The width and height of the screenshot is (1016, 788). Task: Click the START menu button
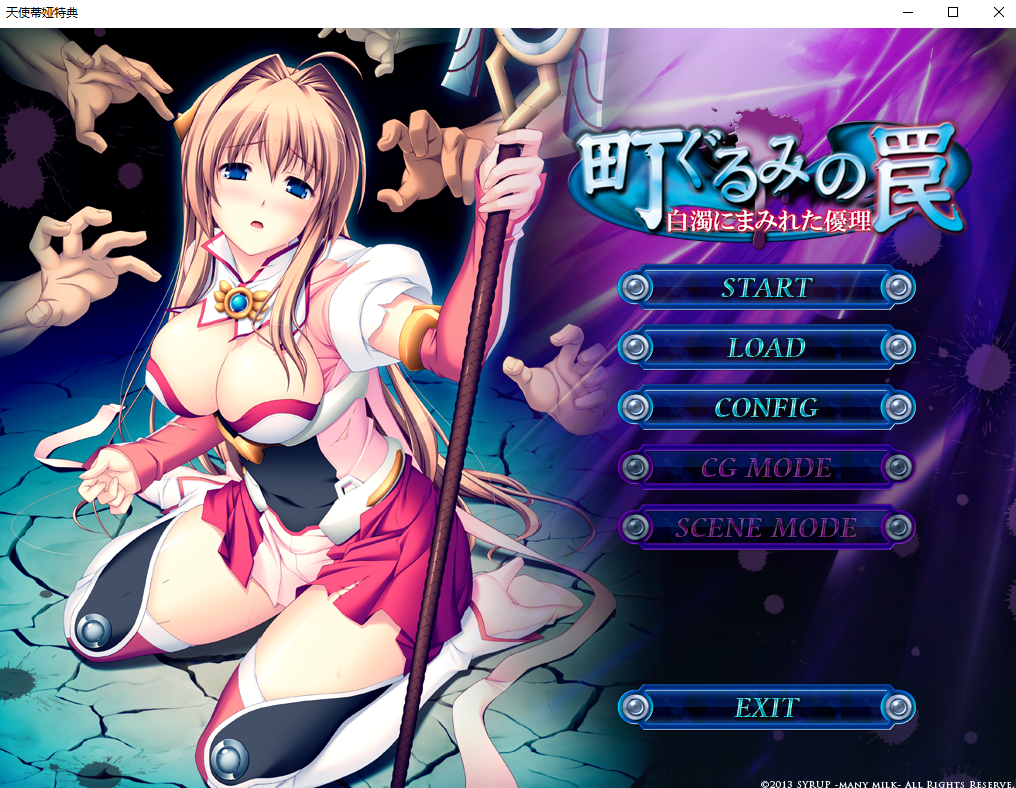[766, 288]
